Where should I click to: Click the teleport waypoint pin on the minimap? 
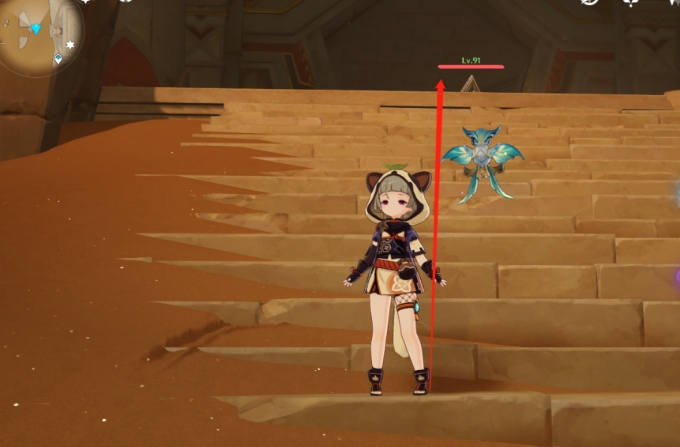58,59
